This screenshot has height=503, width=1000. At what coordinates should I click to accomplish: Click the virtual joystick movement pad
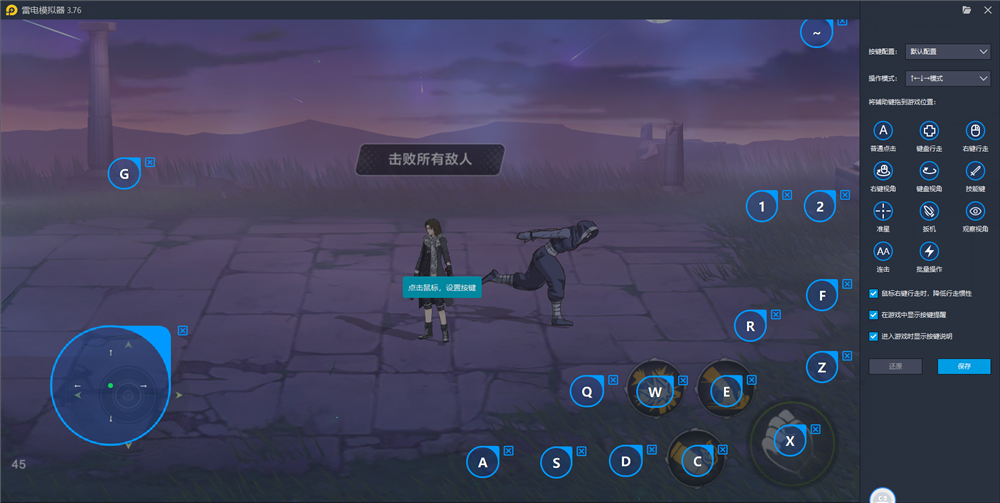point(110,385)
